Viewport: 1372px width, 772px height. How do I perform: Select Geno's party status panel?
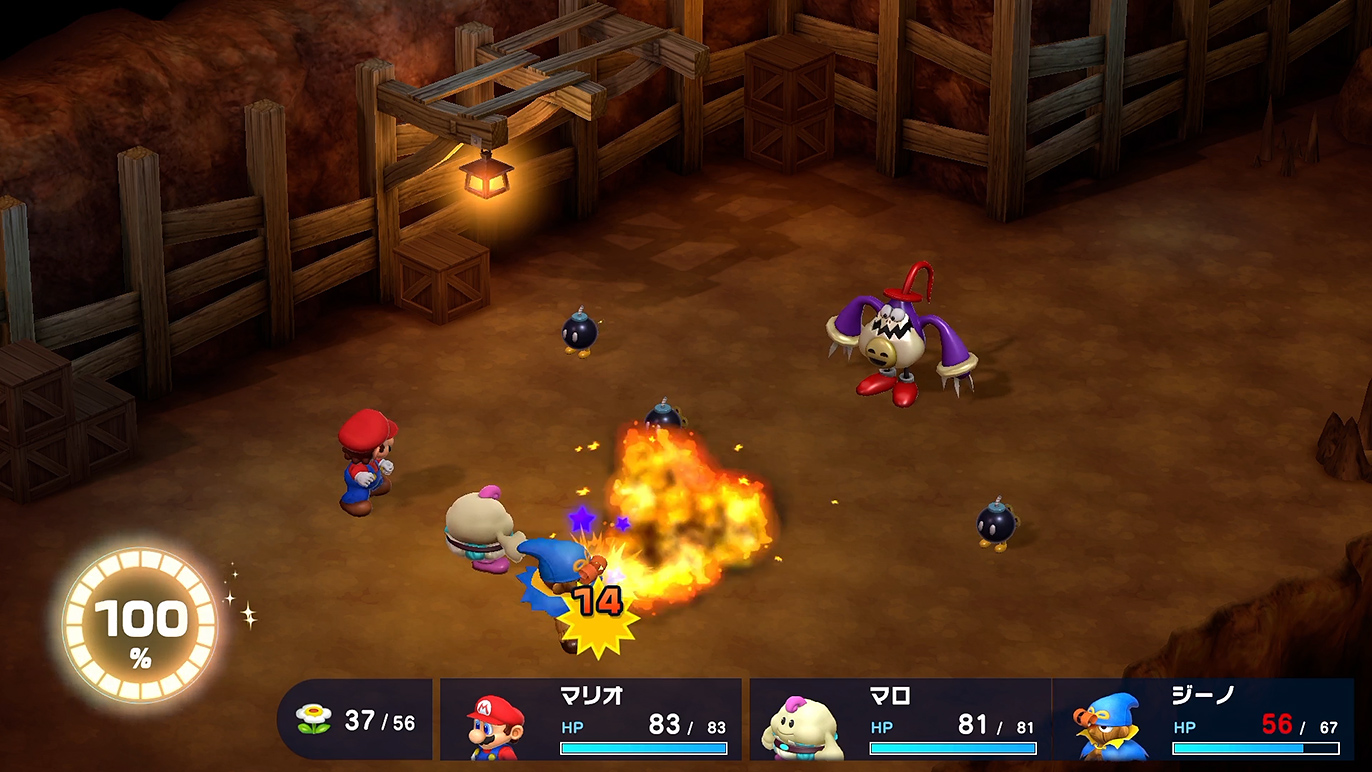click(x=1204, y=721)
